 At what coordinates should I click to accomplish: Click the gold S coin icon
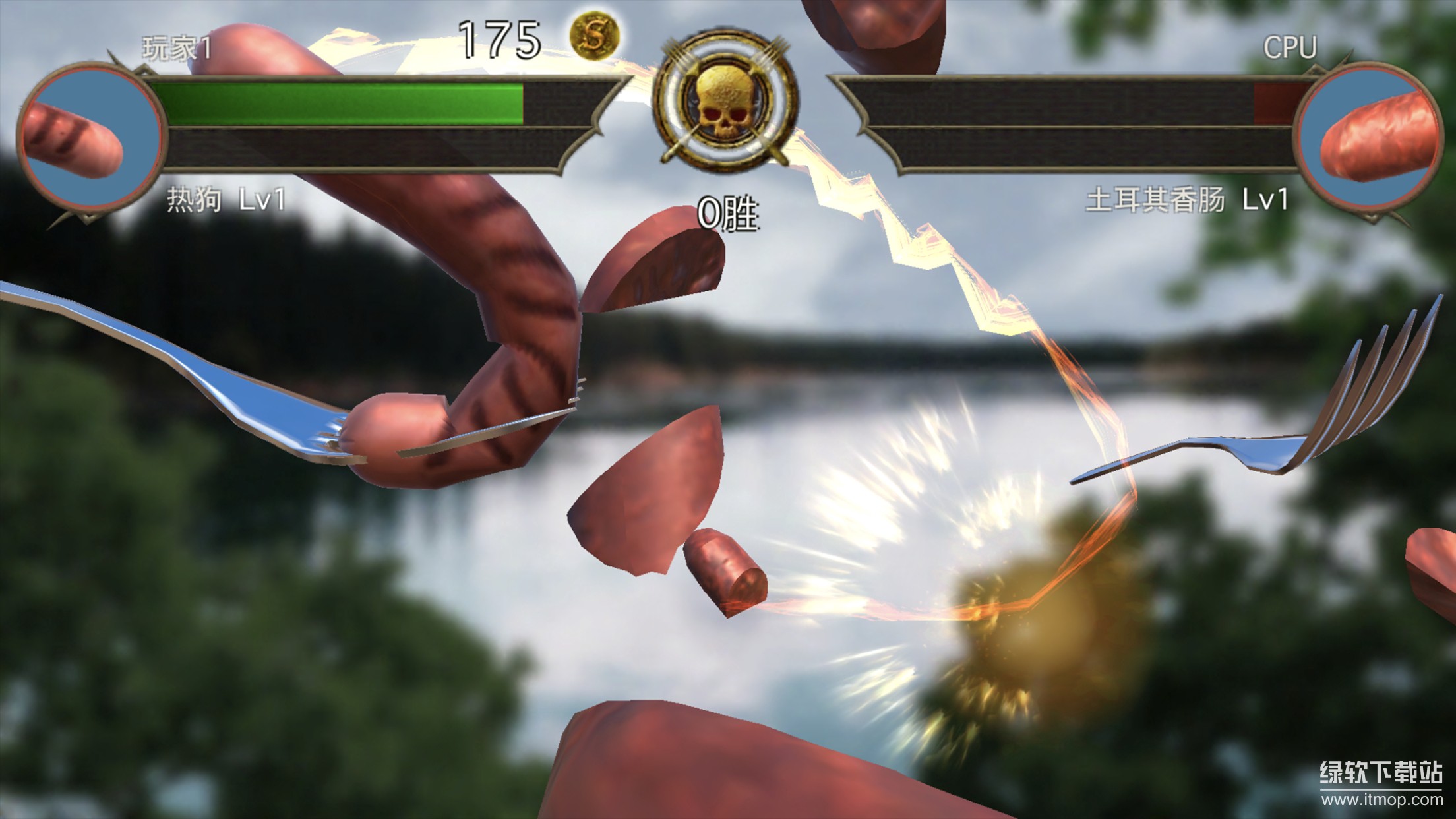(595, 36)
